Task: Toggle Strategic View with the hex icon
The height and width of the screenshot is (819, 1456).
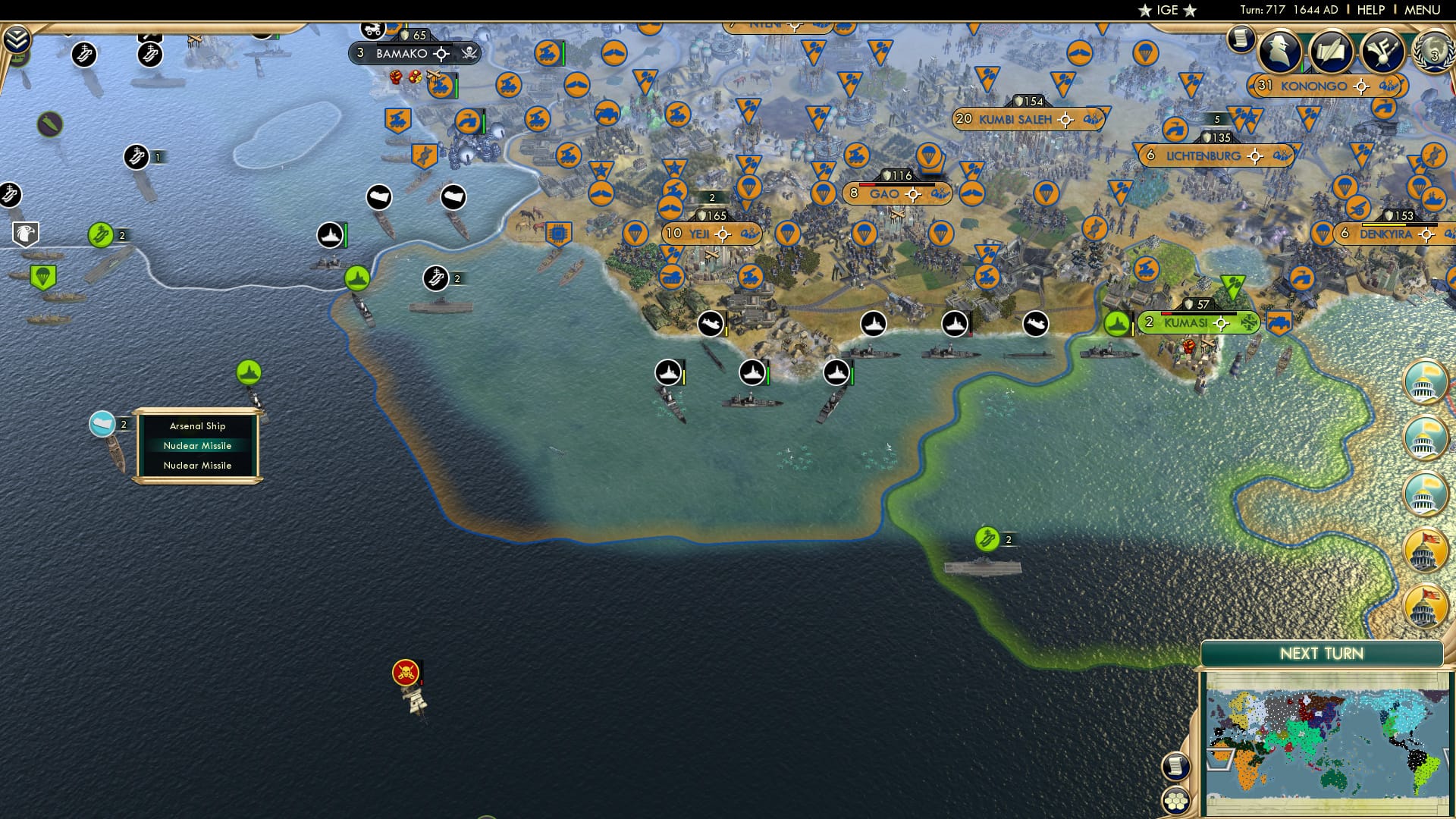Action: coord(1176,802)
